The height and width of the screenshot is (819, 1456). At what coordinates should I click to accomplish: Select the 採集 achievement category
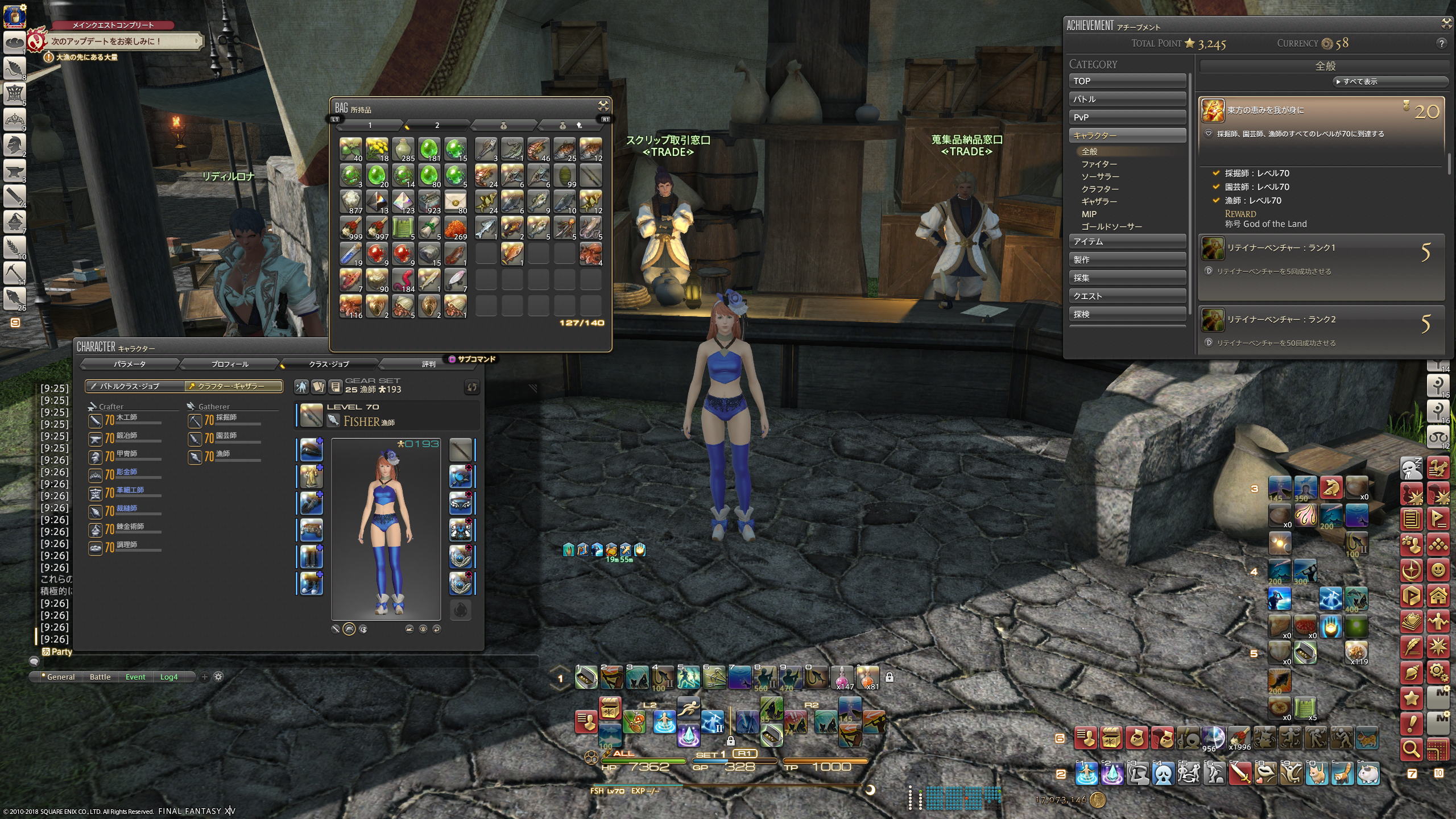[x=1127, y=278]
